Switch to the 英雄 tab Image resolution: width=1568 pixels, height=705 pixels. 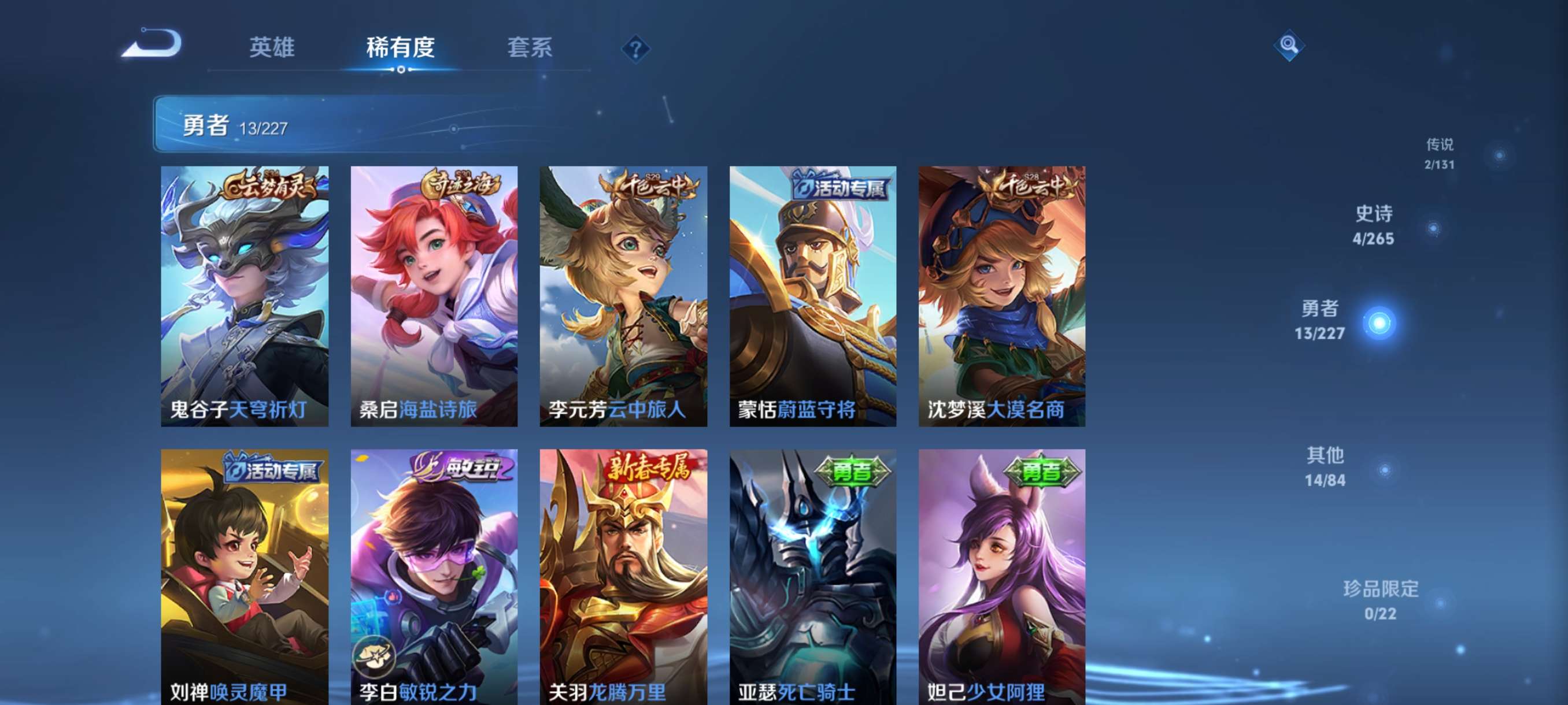[272, 47]
